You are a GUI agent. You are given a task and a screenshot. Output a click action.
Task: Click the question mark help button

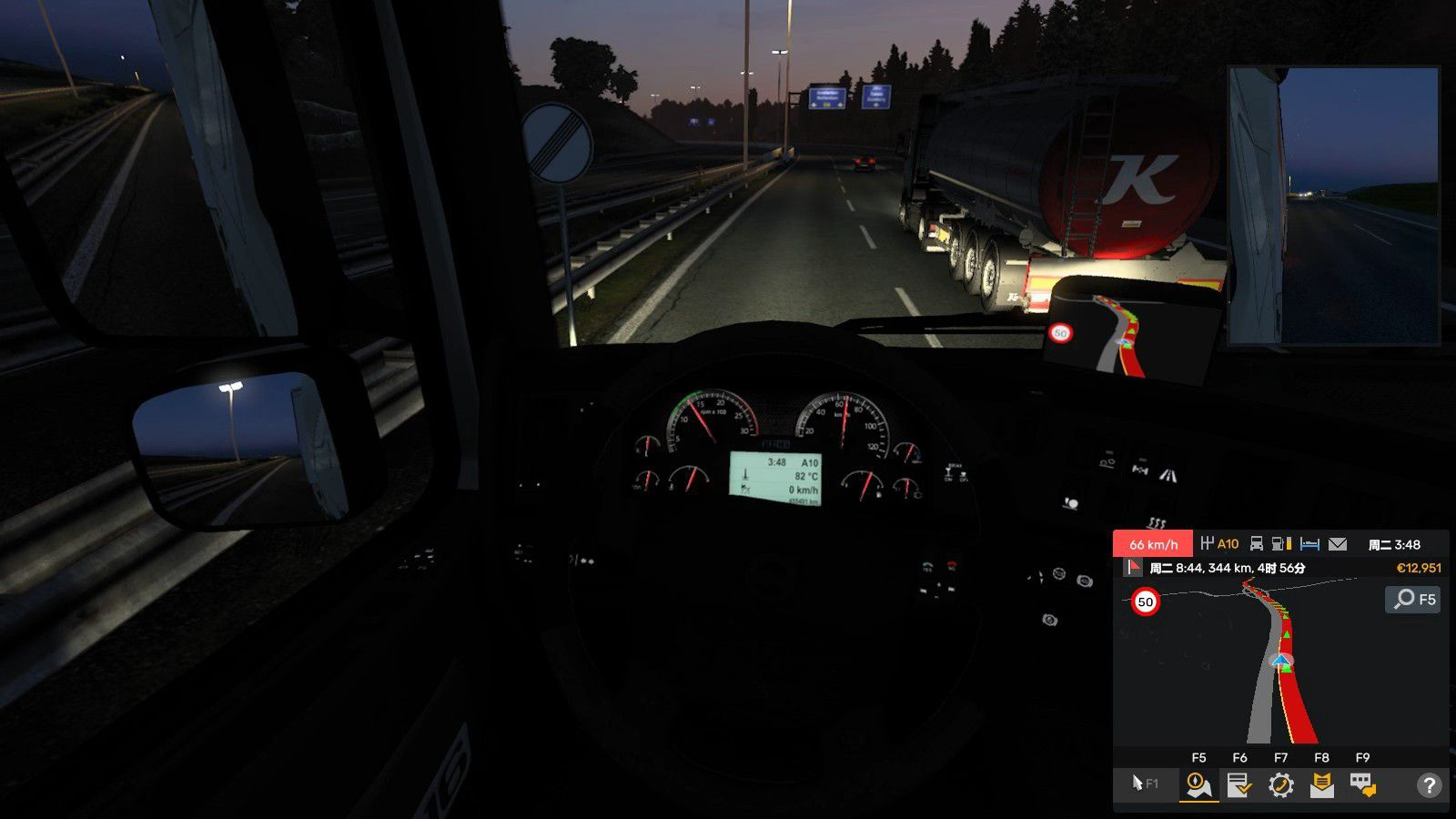coord(1429,784)
